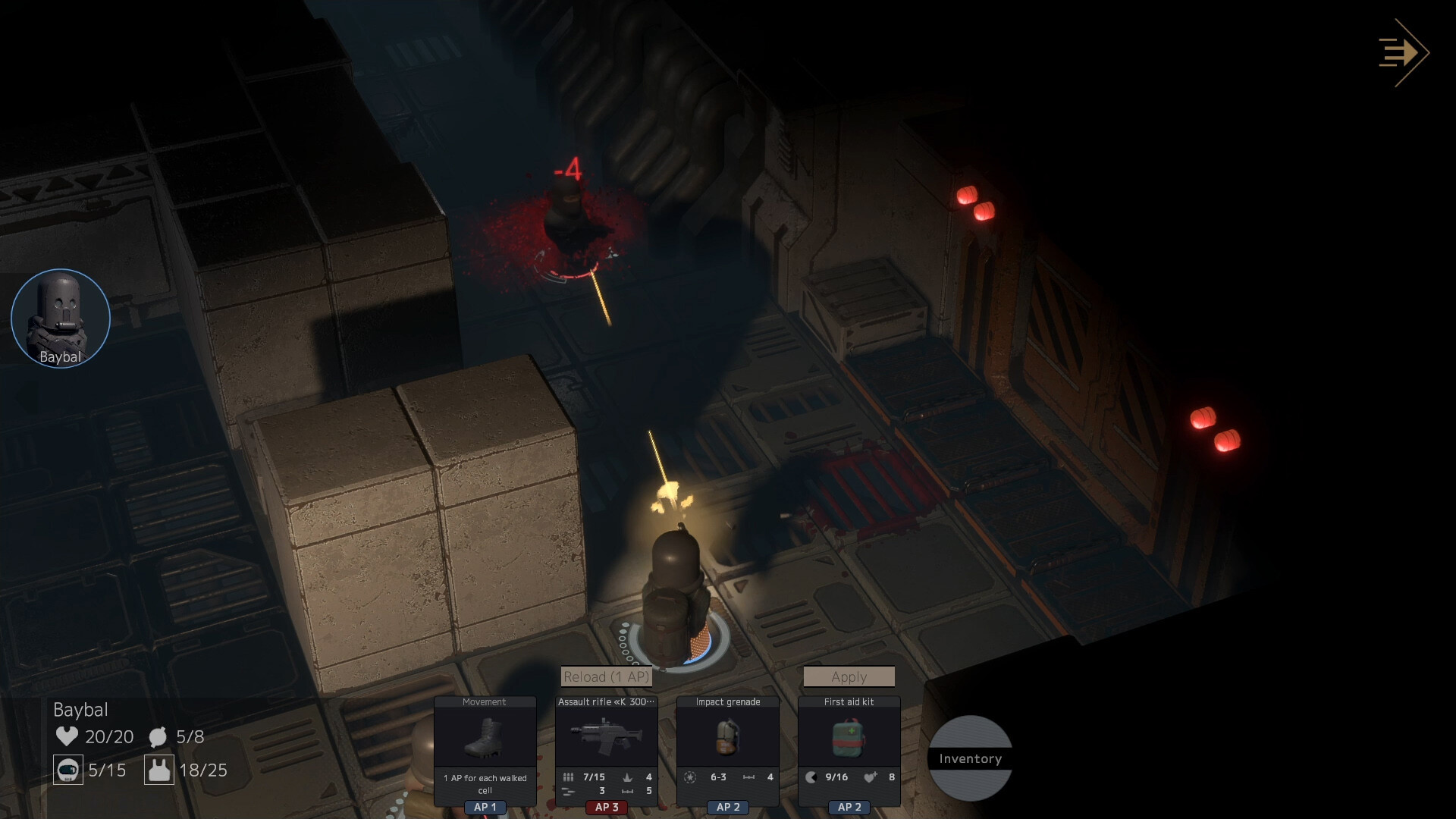Select the Assault rifle weapon slot
Viewport: 1456px width, 819px height.
coord(606,738)
